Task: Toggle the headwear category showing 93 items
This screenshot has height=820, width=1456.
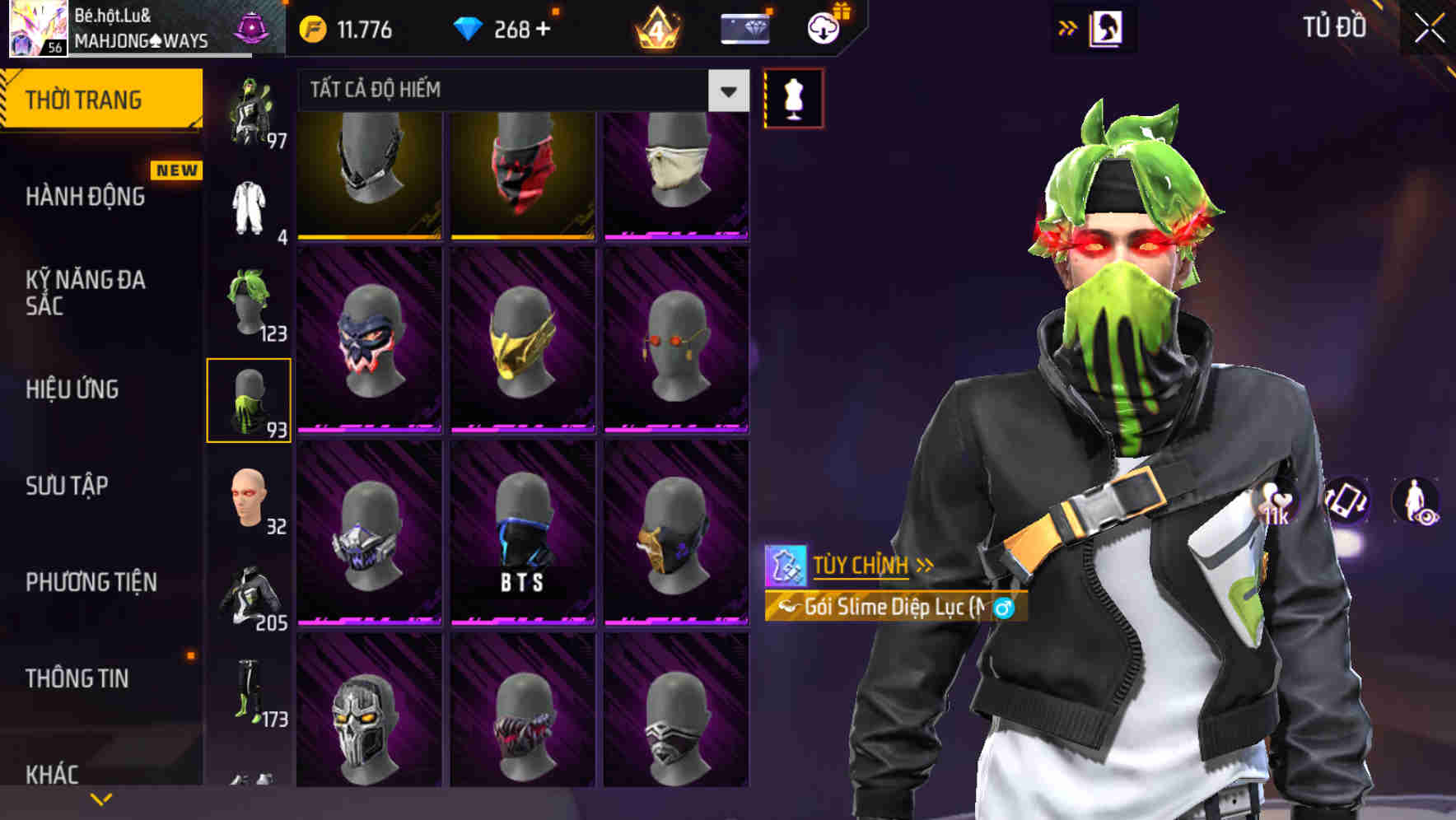Action: [250, 398]
